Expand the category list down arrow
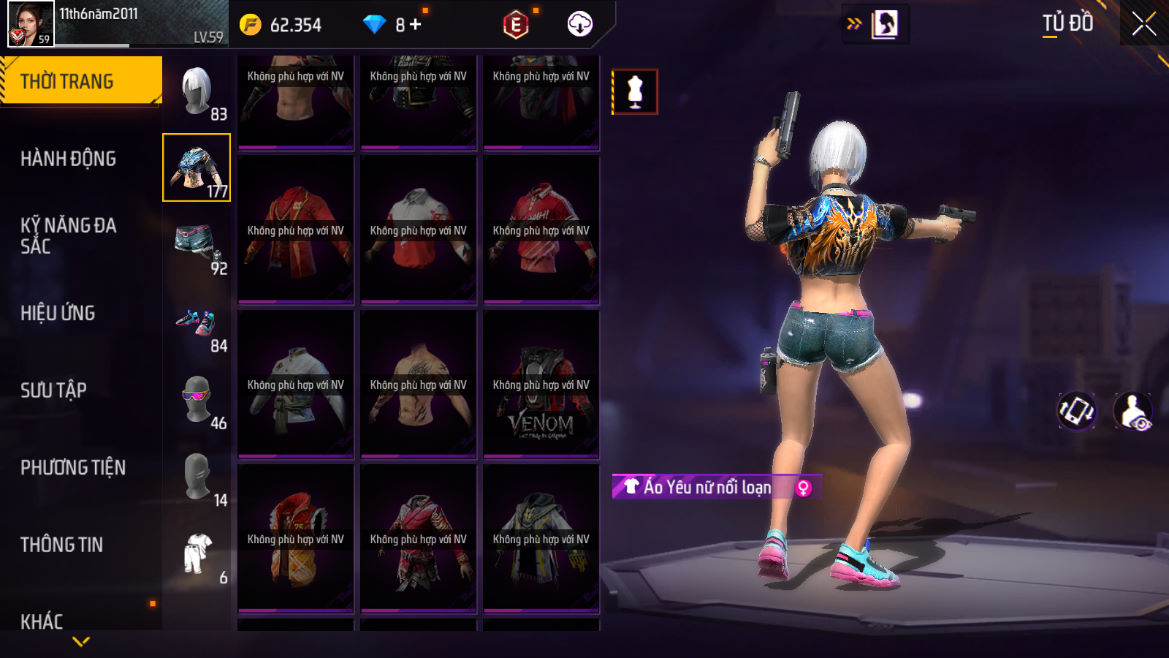This screenshot has height=658, width=1169. pos(81,641)
